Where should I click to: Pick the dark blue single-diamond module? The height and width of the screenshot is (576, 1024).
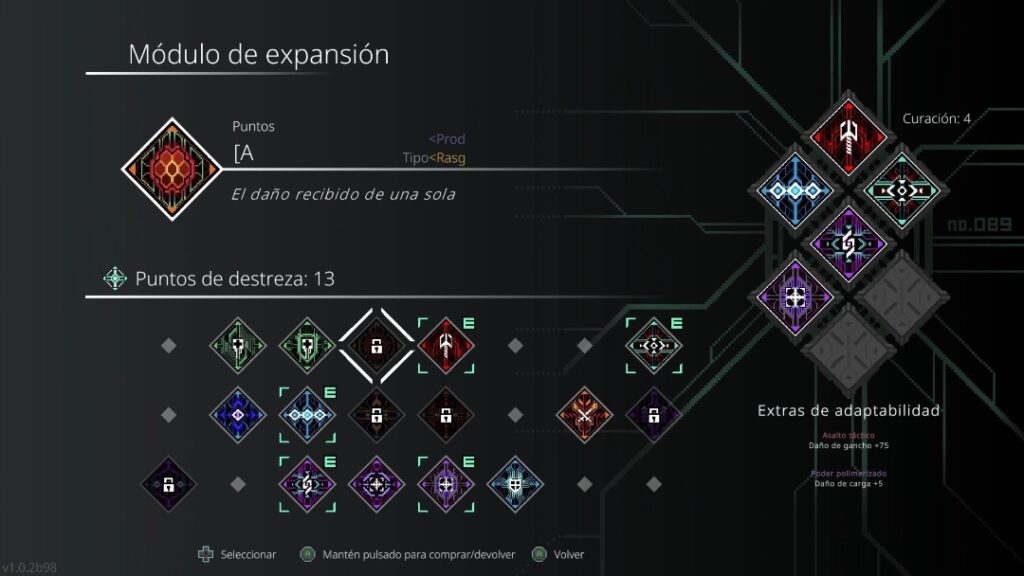[x=238, y=413]
